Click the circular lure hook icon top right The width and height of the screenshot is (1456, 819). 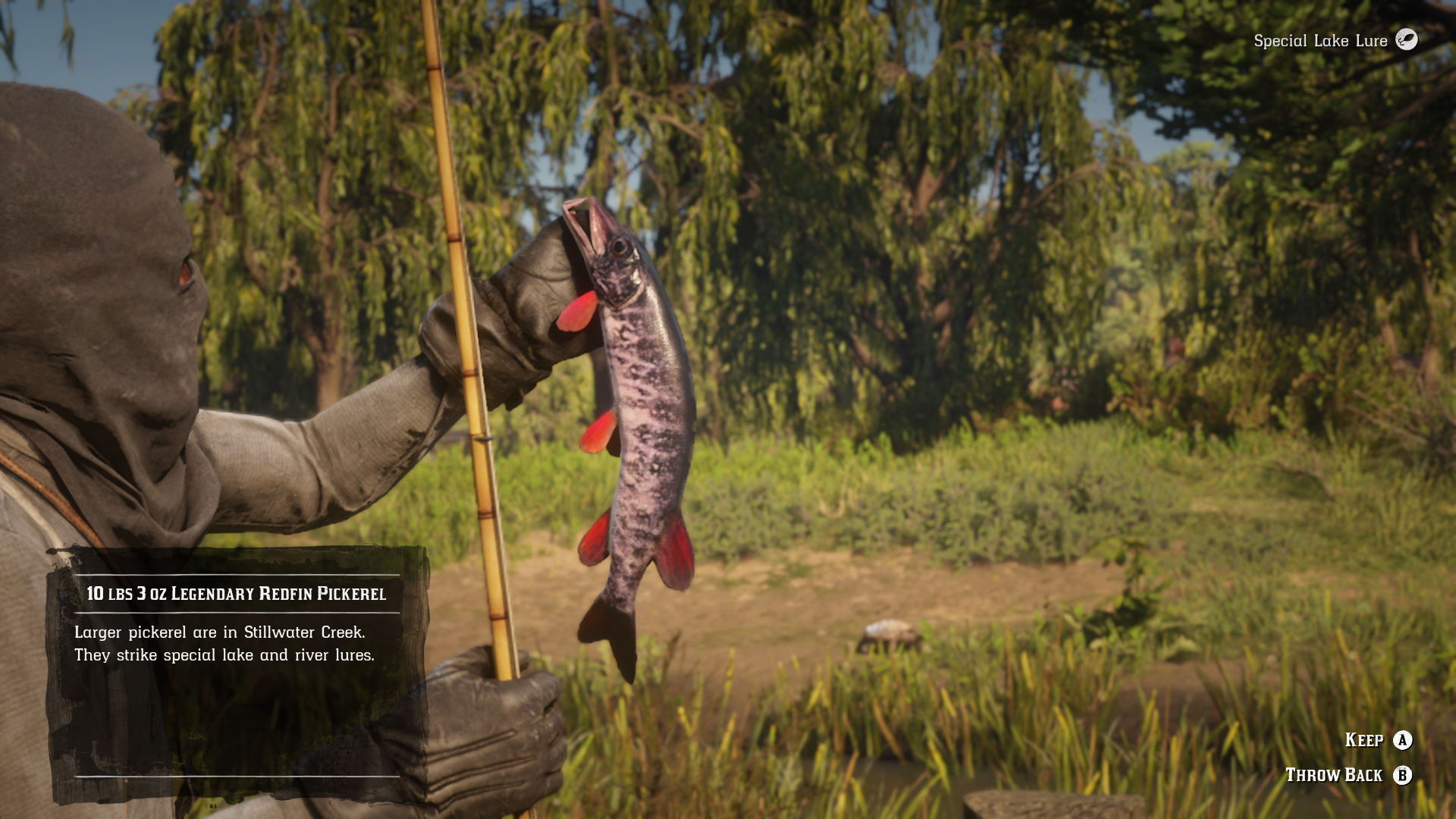coord(1409,41)
